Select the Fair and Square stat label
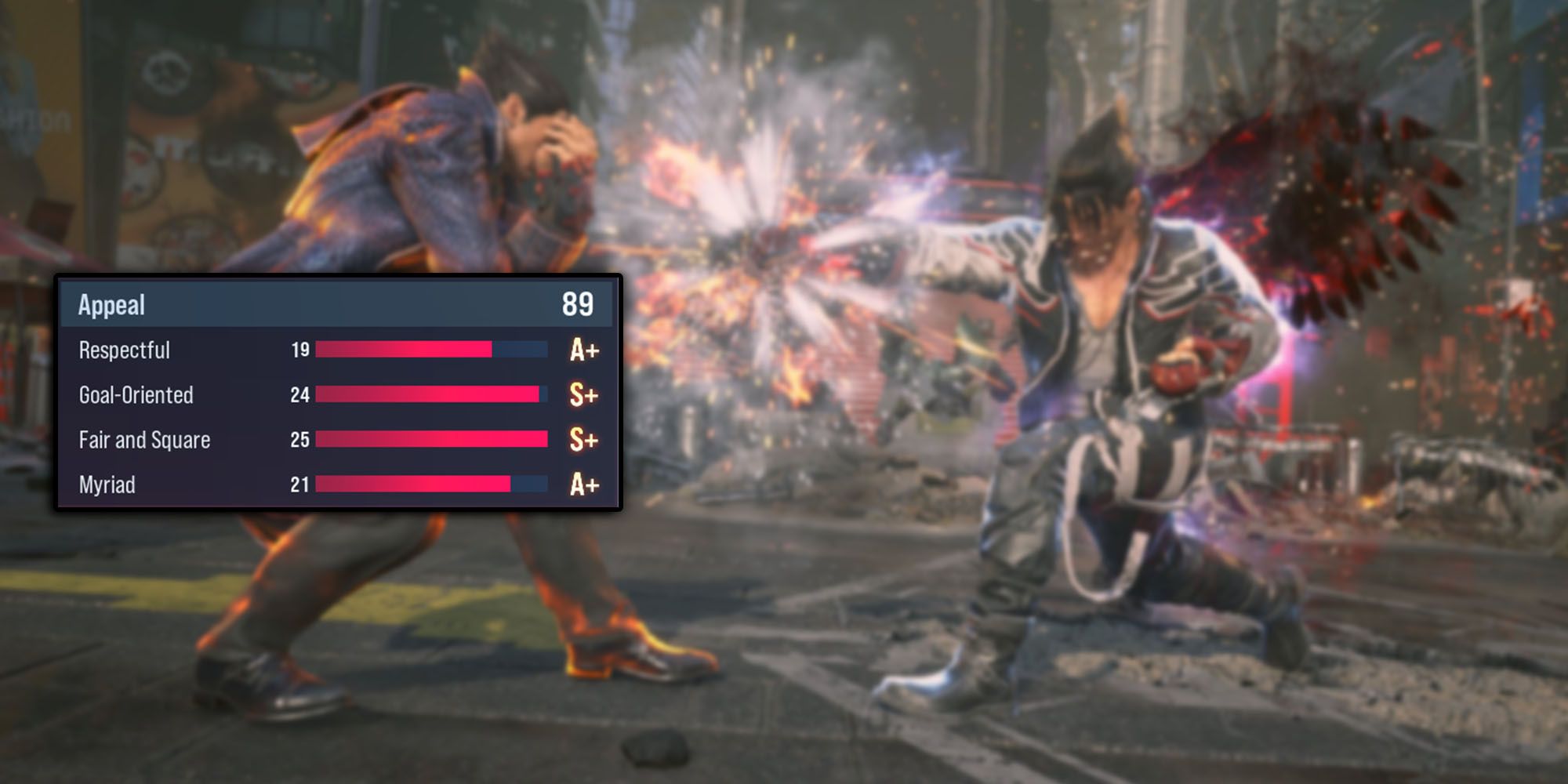1568x784 pixels. [x=143, y=440]
